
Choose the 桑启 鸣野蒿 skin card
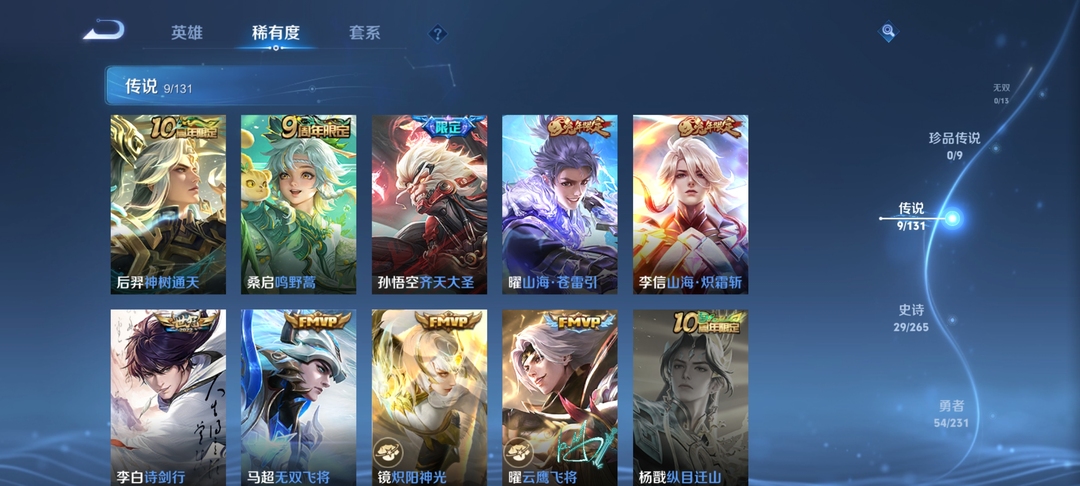coord(298,204)
